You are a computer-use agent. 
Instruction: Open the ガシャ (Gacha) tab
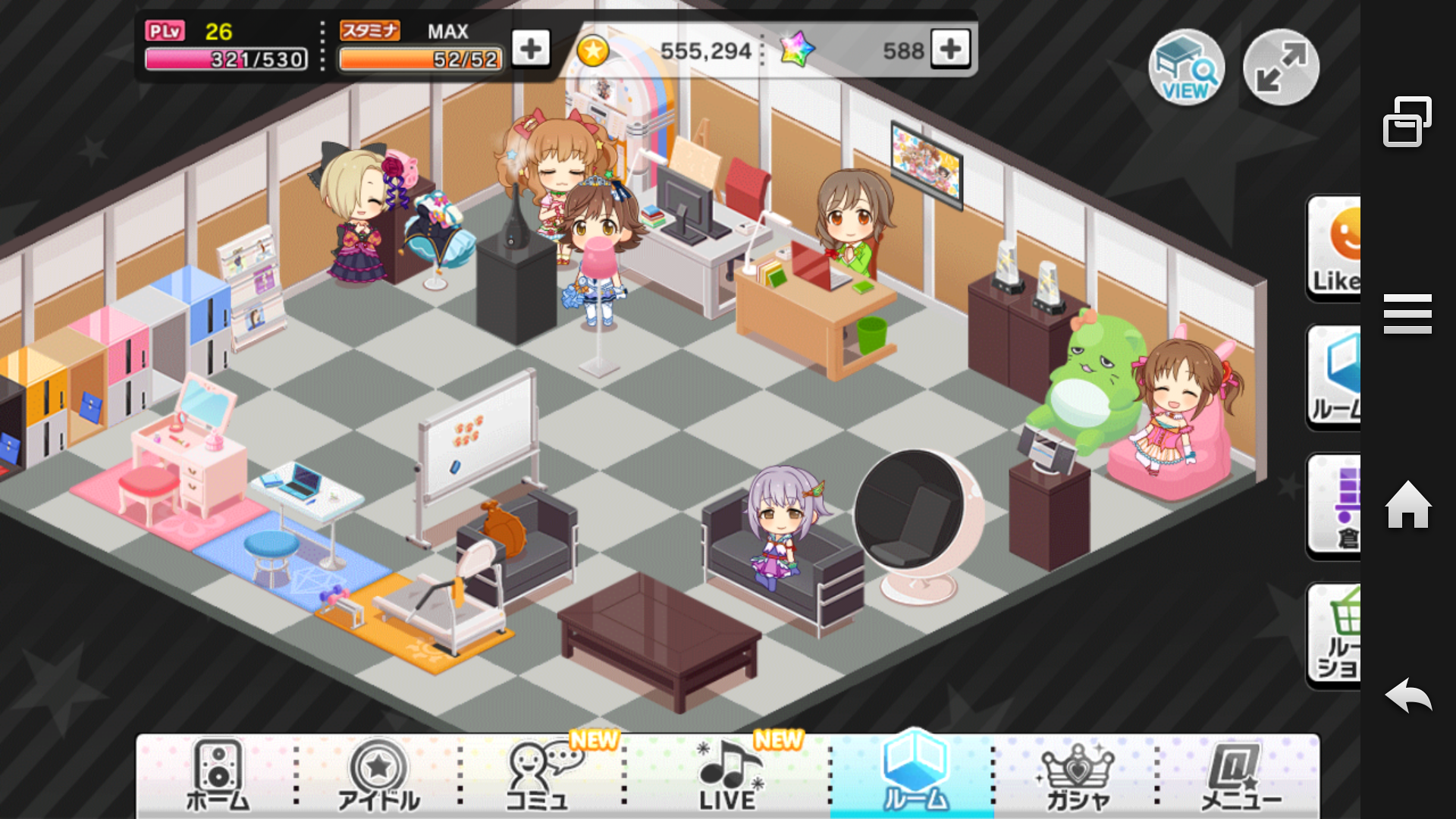1077,775
